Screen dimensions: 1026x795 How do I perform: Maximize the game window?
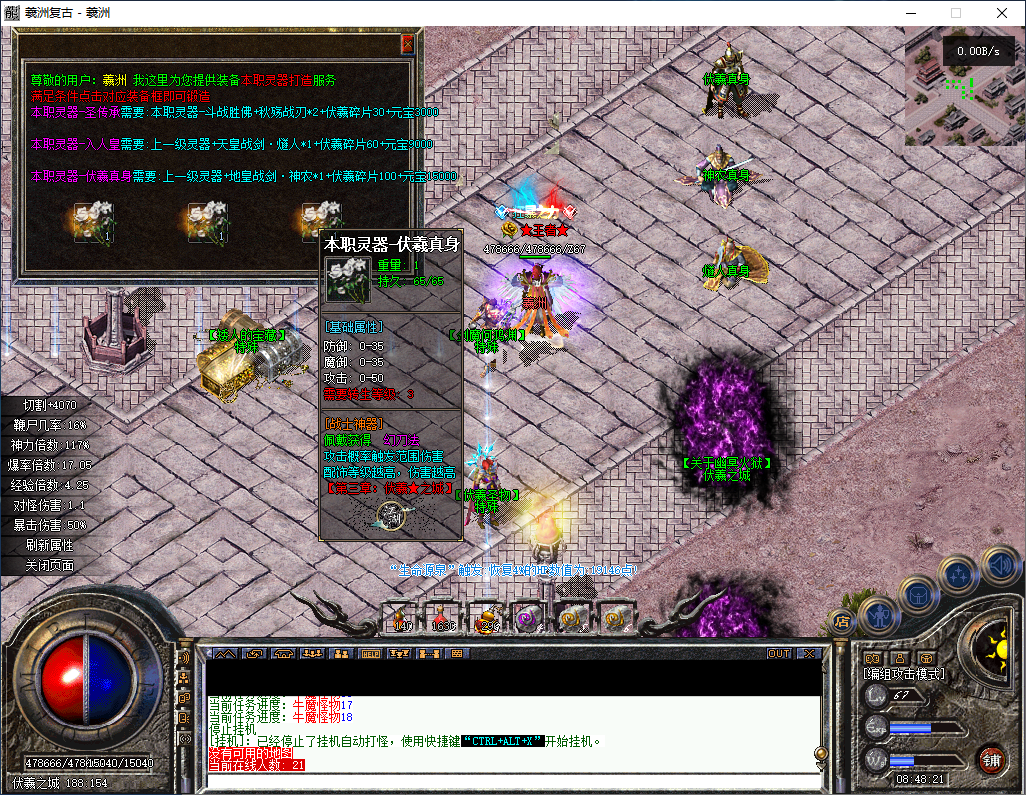tap(955, 13)
